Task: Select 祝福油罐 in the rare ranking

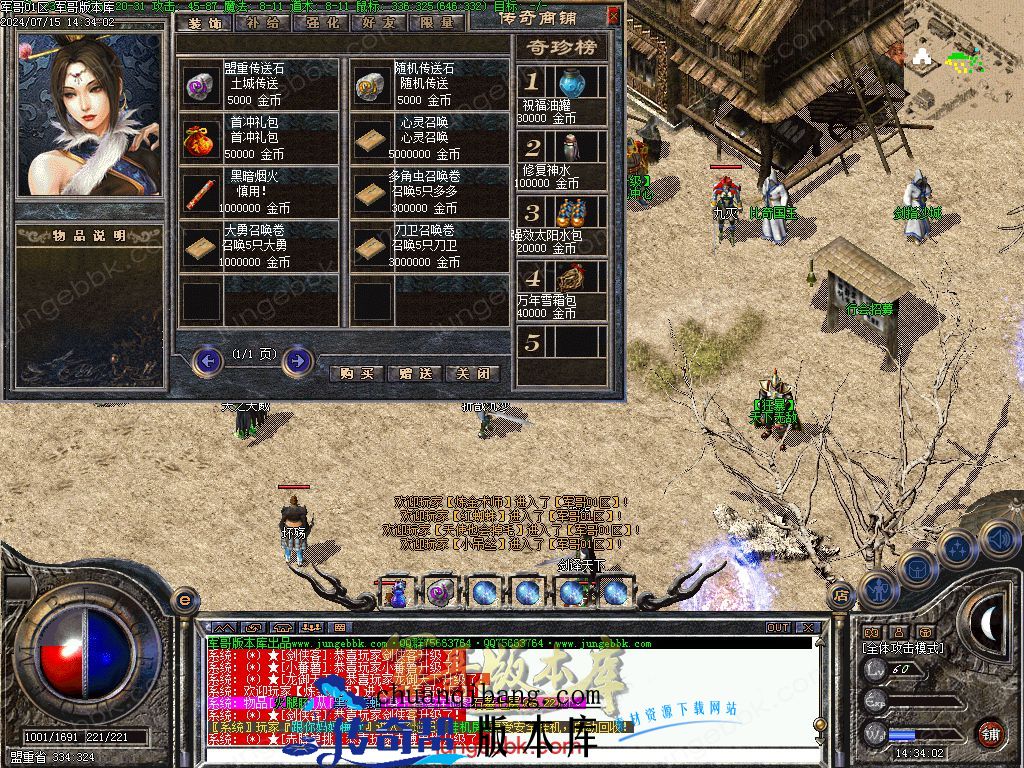Action: coord(570,82)
